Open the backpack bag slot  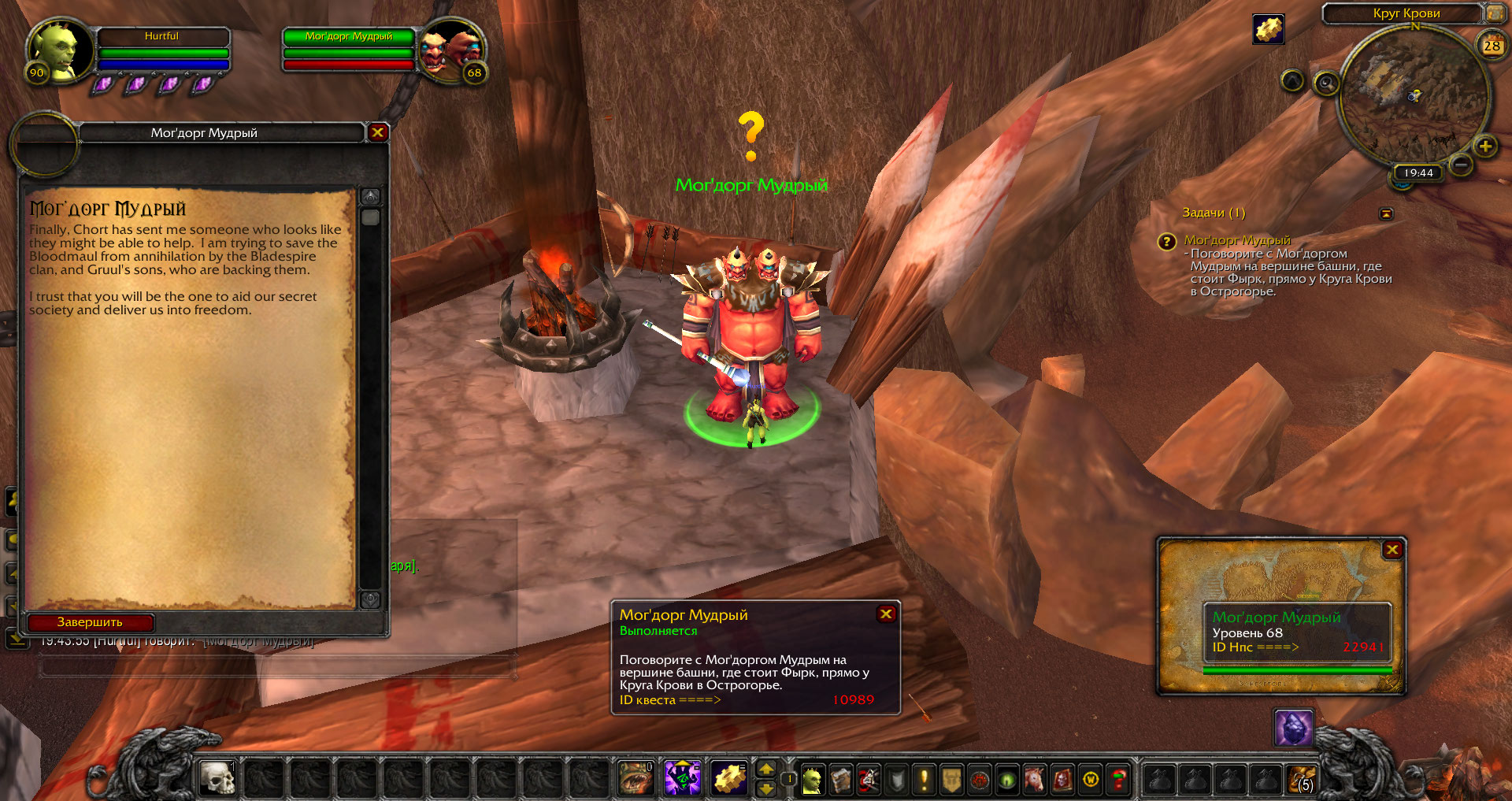[x=1302, y=780]
